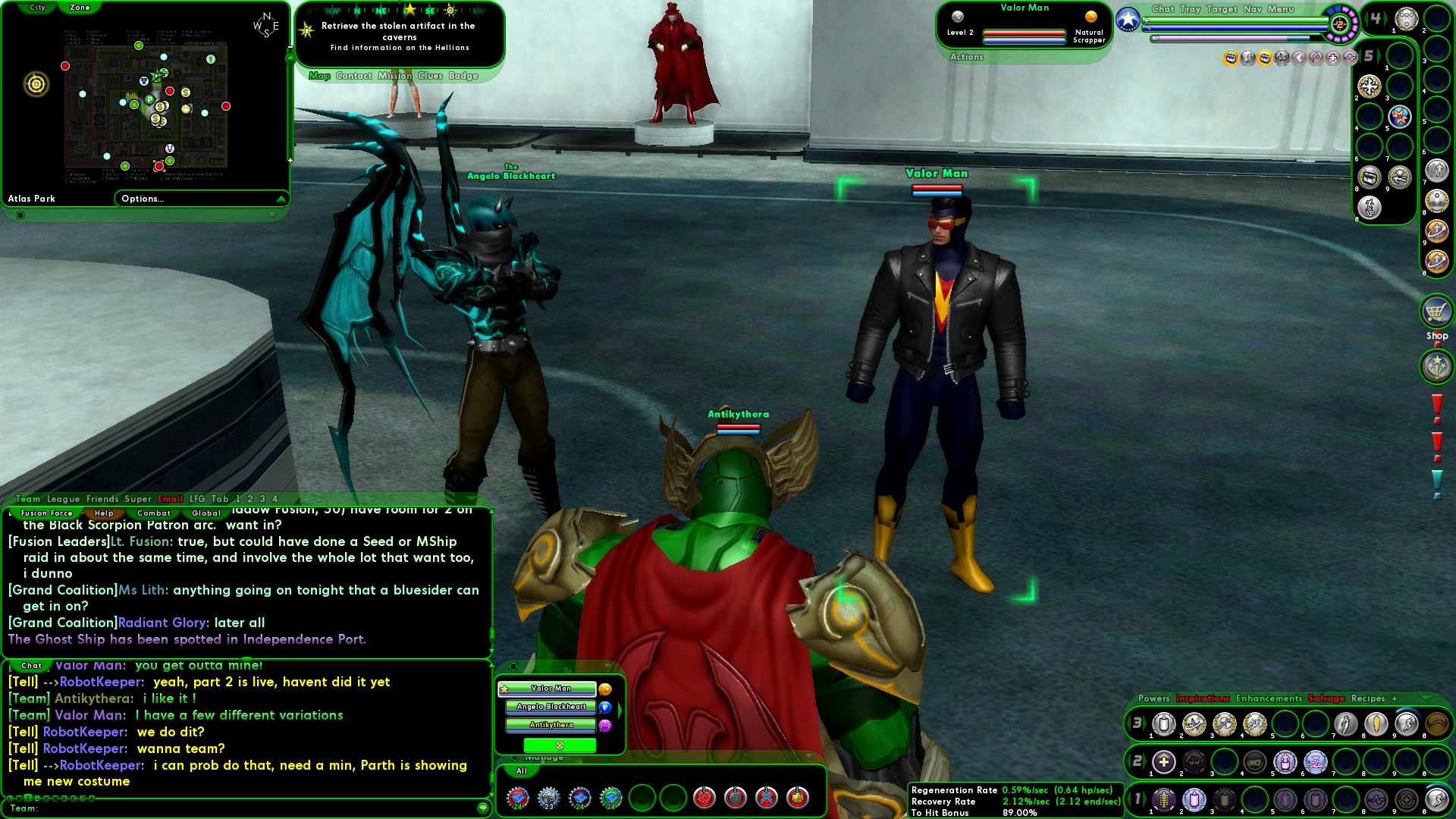The image size is (1456, 819).
Task: Click the green X button in the team window
Action: [x=560, y=745]
